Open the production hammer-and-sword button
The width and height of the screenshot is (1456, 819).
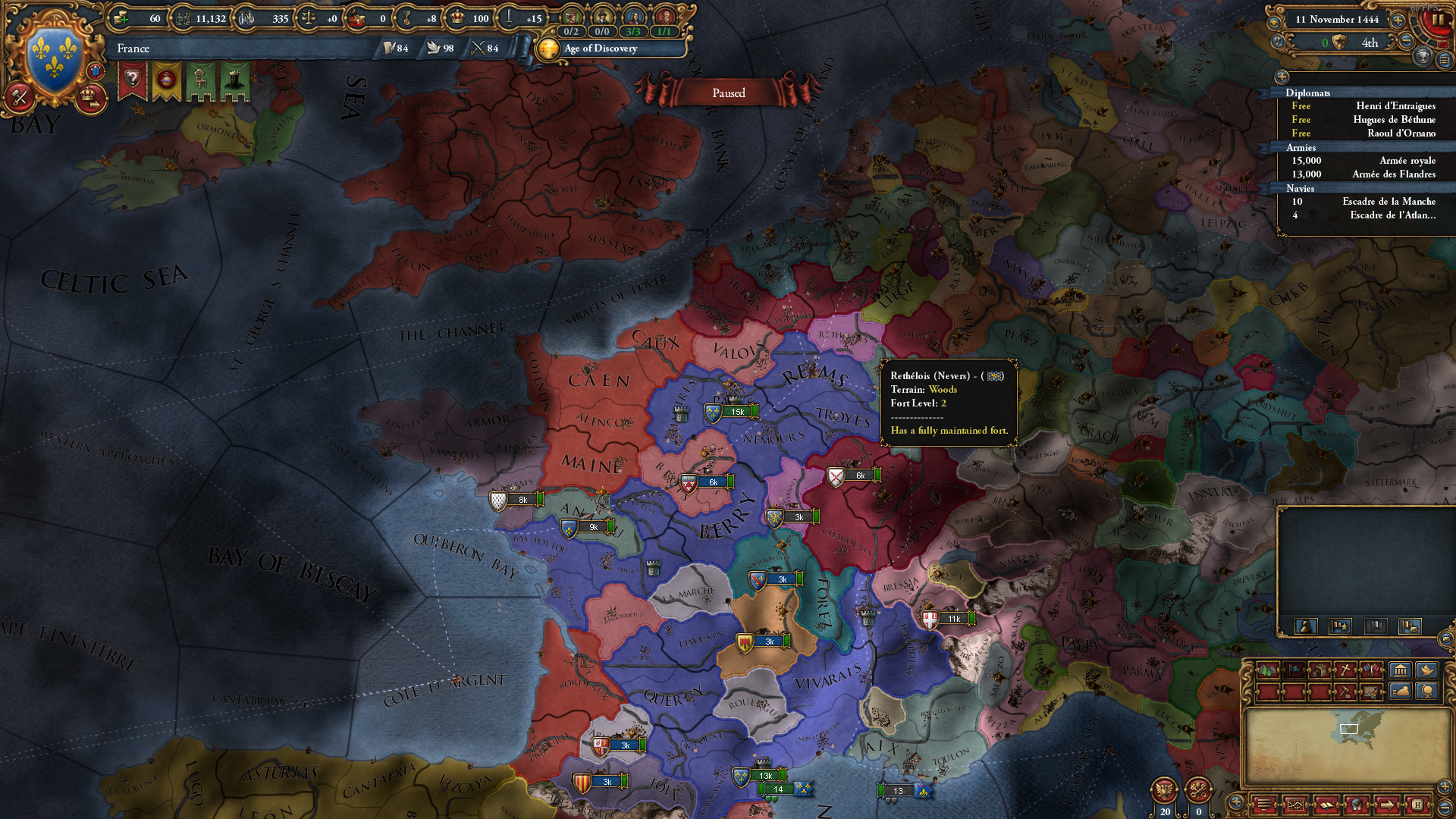(x=19, y=97)
